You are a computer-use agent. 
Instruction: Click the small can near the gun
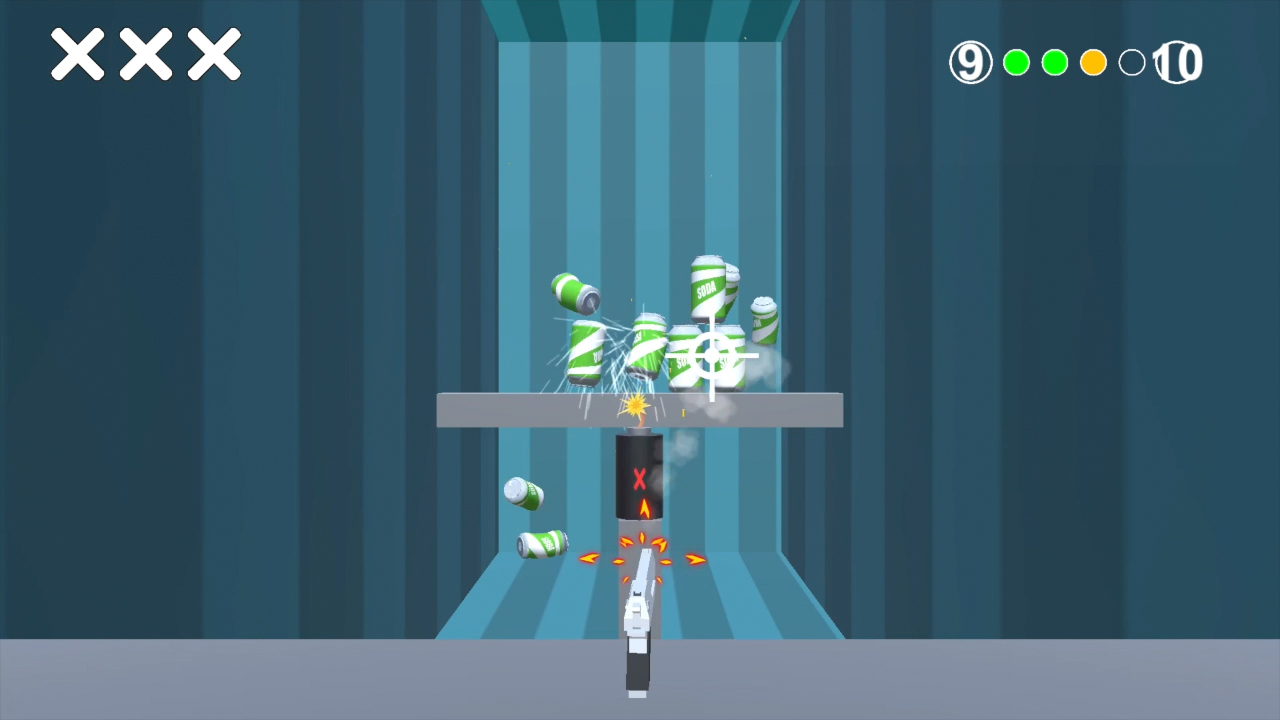(541, 545)
